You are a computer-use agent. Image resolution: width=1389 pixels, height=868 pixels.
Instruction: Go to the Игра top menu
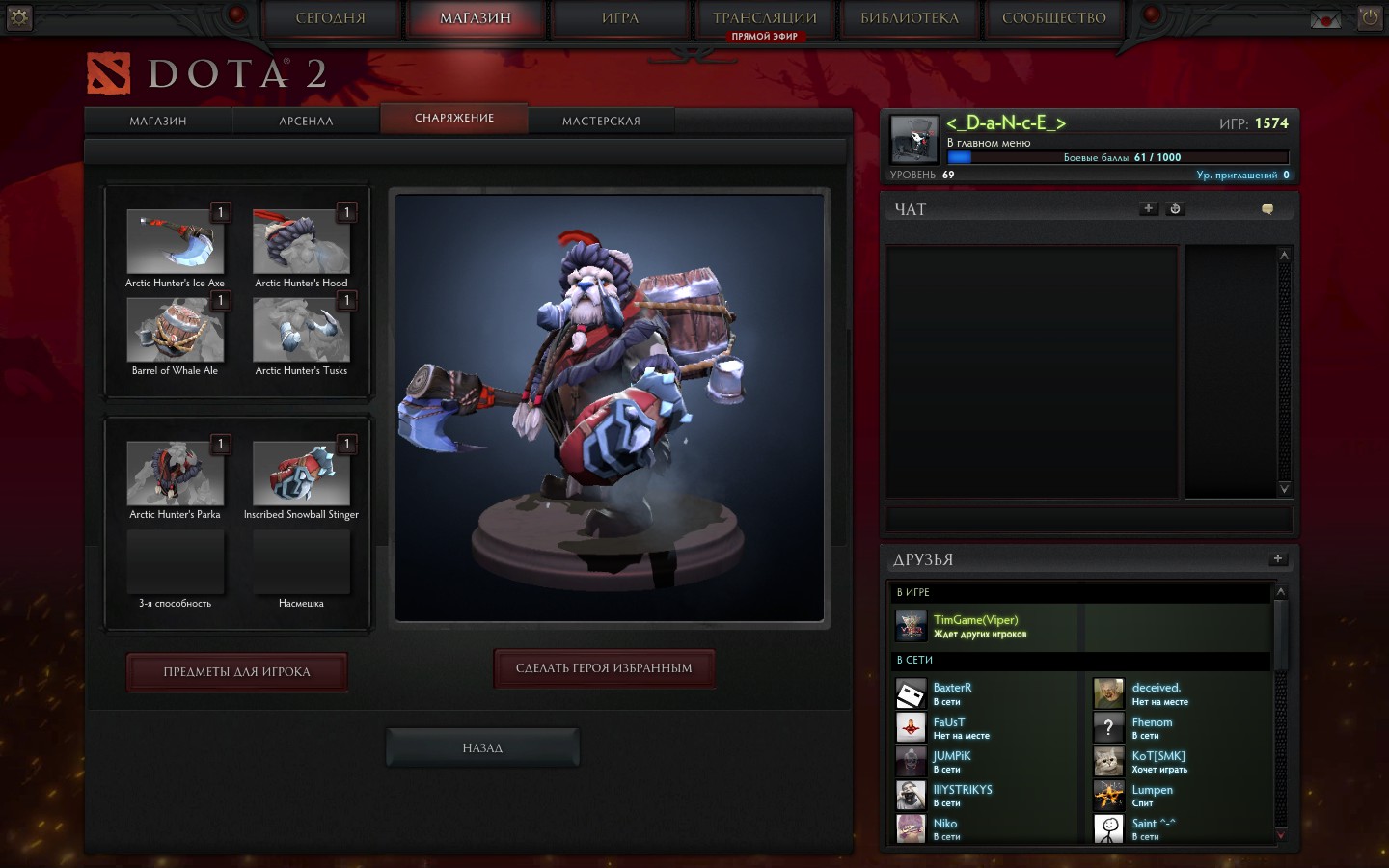coord(619,18)
